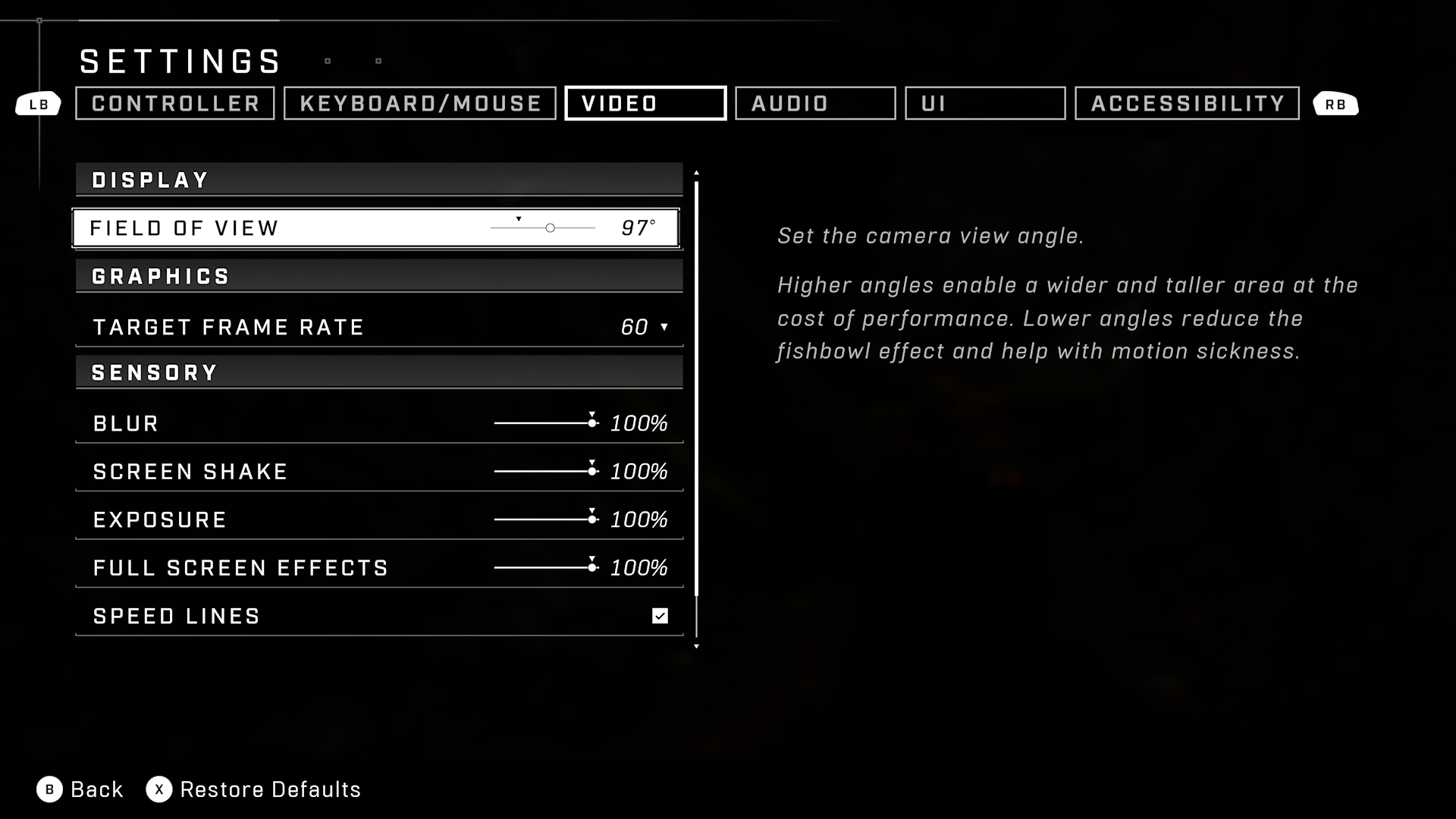Click the B button icon next to Back

(x=49, y=789)
